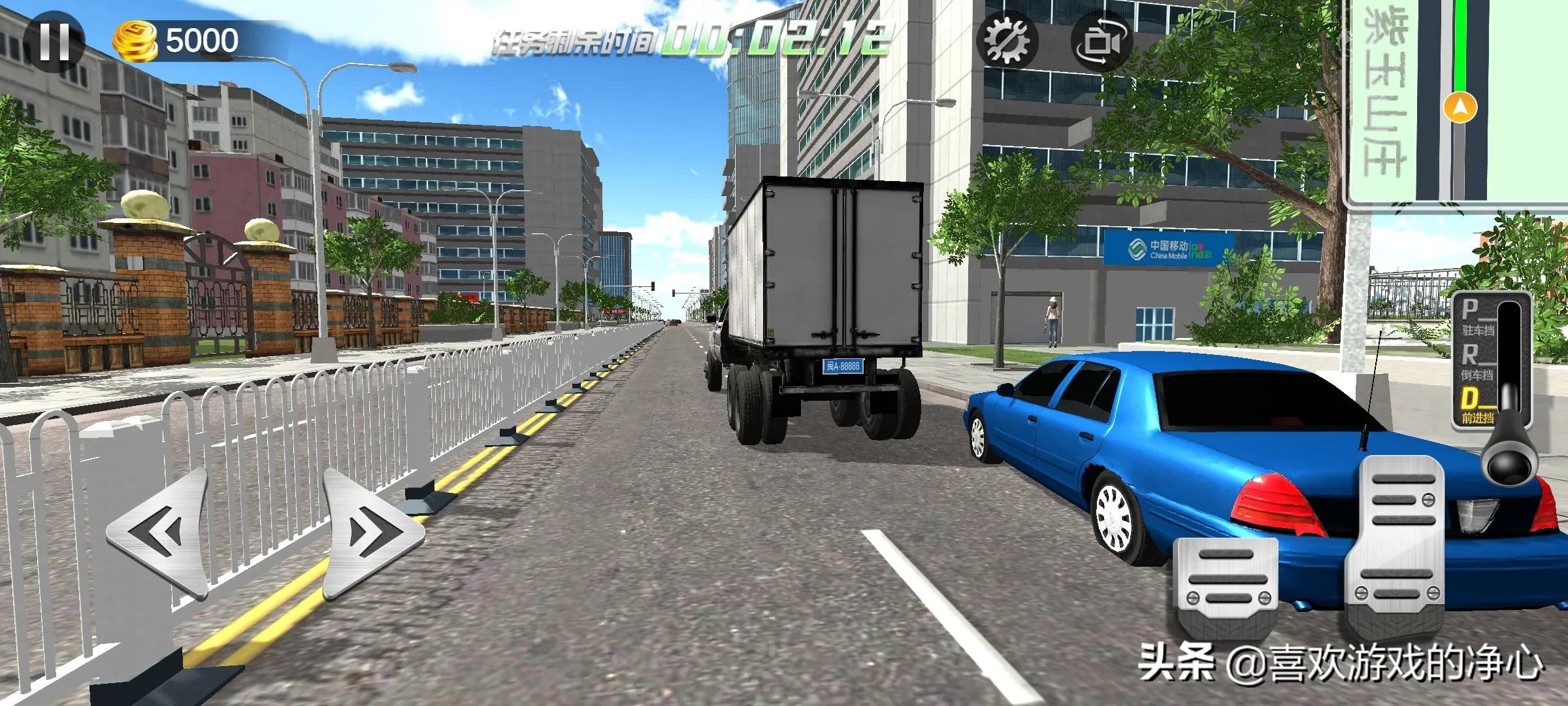Open the route minimap
Viewport: 1568px width, 706px height.
tap(1457, 101)
